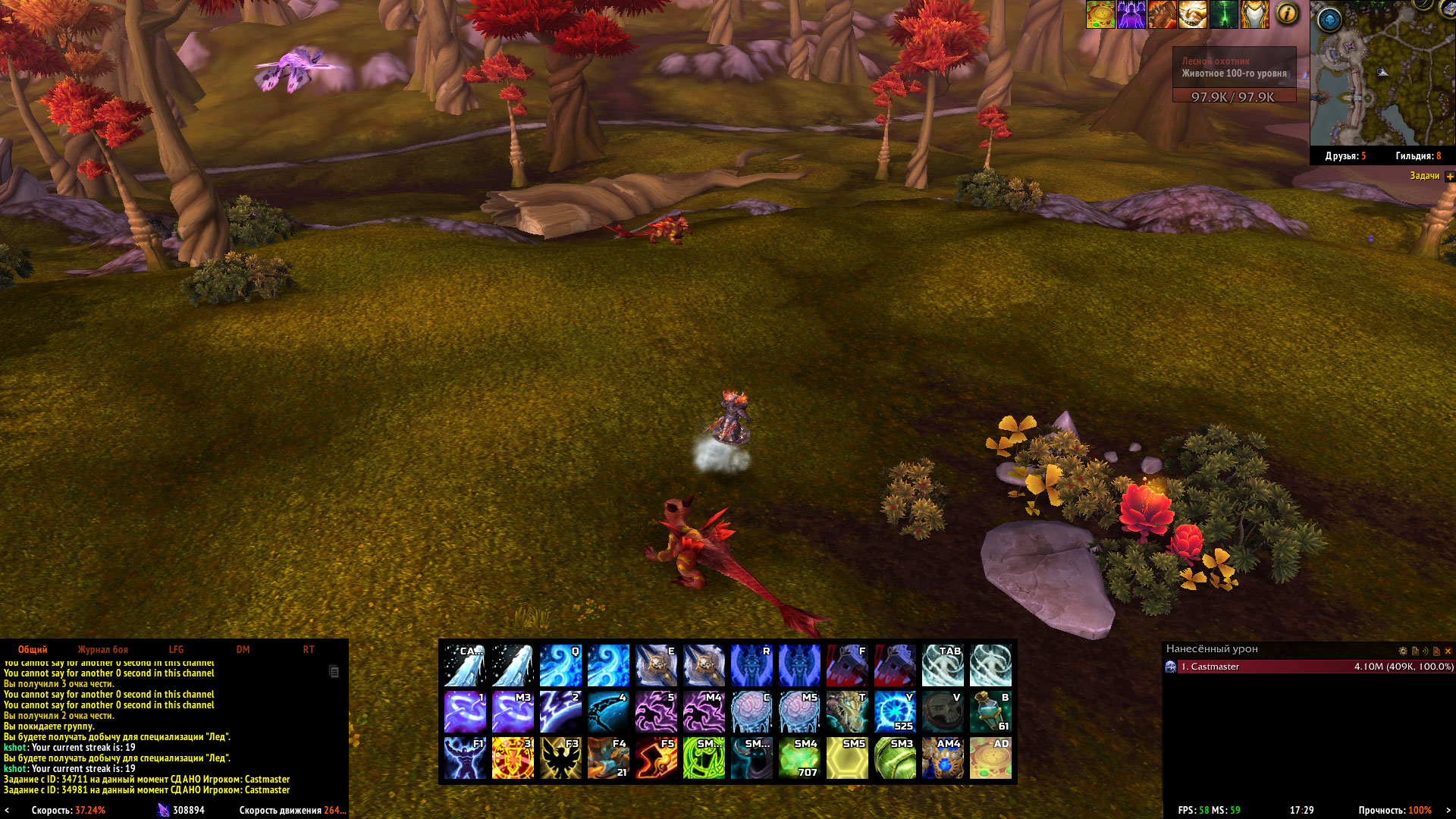Expand the Задачи objectives tracker
Screen dimensions: 1456x819
(x=1450, y=176)
